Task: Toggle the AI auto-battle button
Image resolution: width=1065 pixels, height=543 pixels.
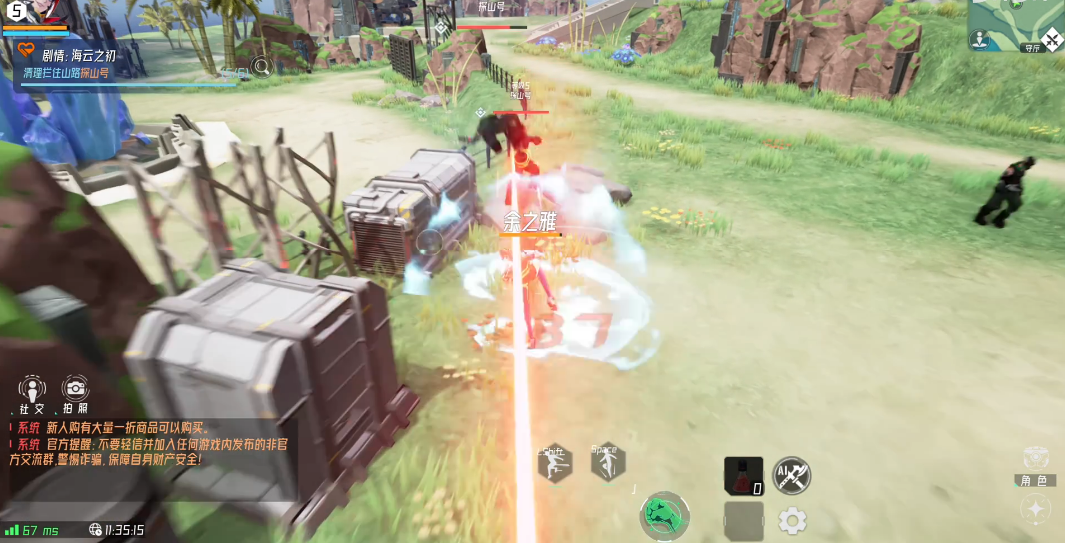Action: (x=791, y=475)
